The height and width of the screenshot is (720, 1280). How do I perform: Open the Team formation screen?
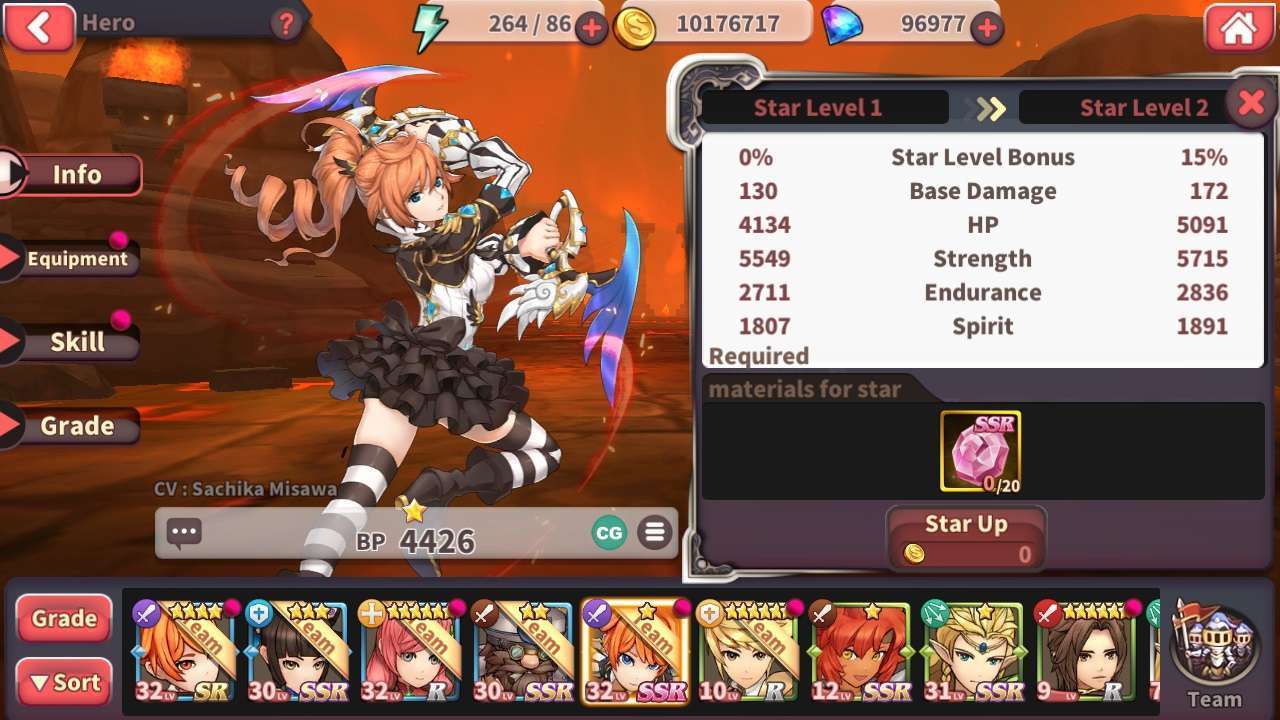pos(1214,655)
